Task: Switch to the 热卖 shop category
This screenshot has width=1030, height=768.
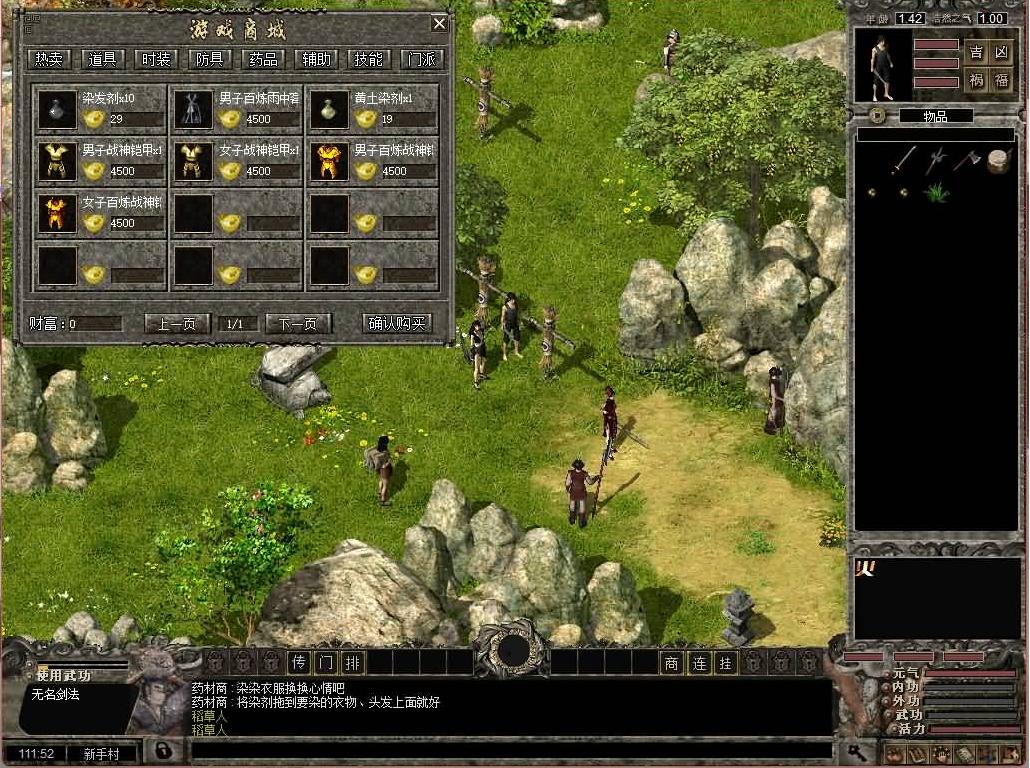Action: 48,59
